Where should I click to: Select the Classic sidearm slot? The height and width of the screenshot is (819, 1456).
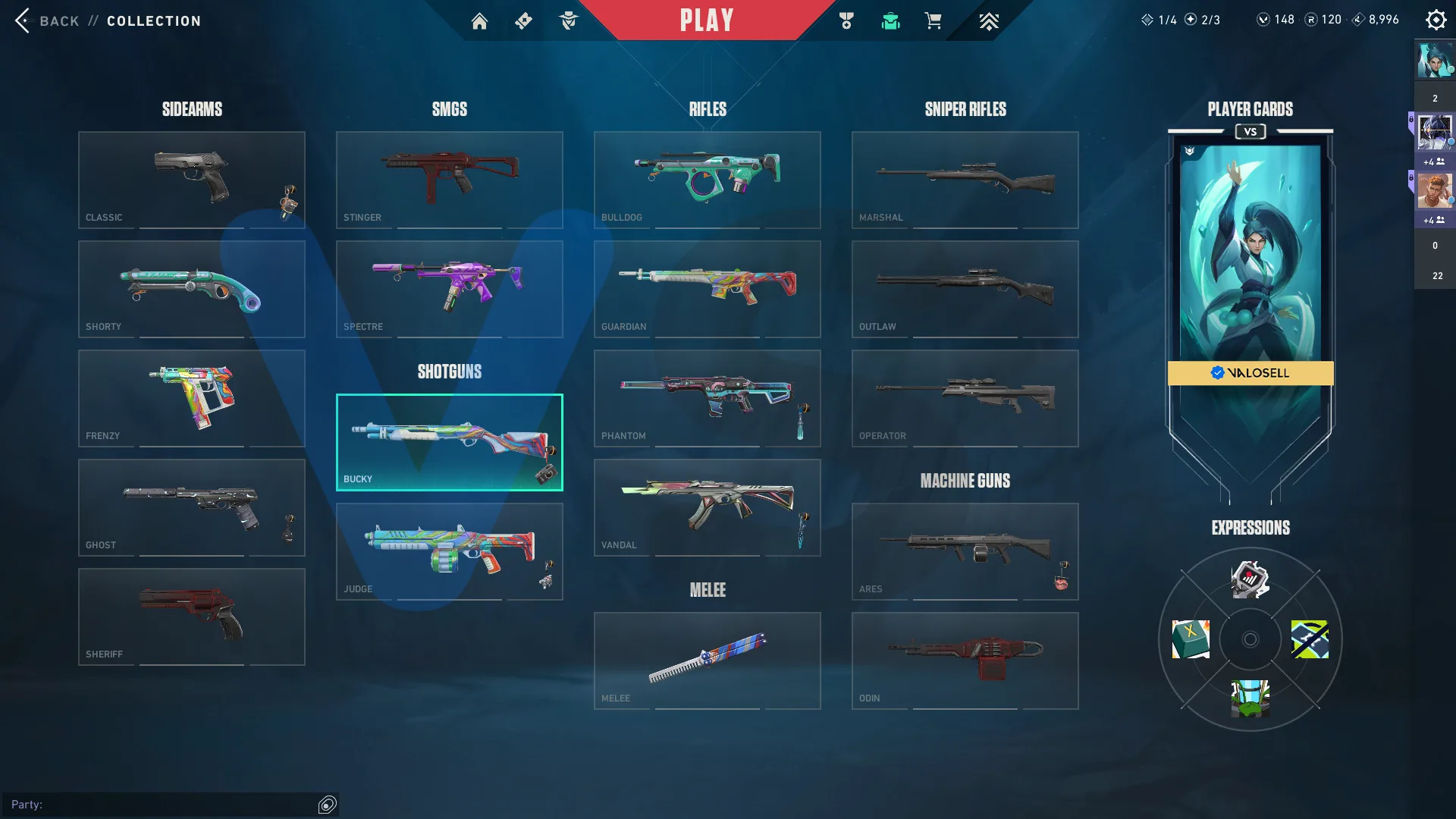coord(192,180)
